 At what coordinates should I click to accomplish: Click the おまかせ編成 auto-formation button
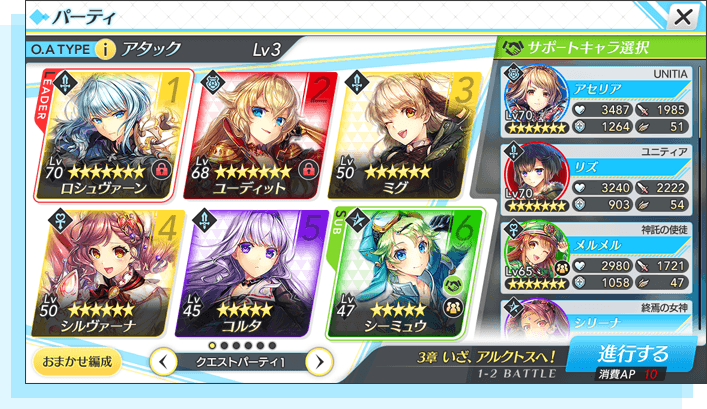(x=76, y=360)
